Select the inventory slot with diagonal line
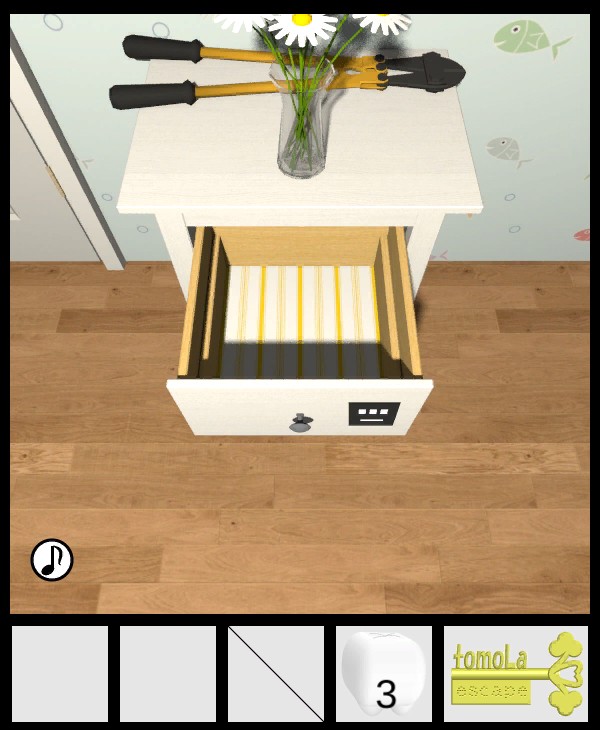The image size is (600, 730). [276, 673]
